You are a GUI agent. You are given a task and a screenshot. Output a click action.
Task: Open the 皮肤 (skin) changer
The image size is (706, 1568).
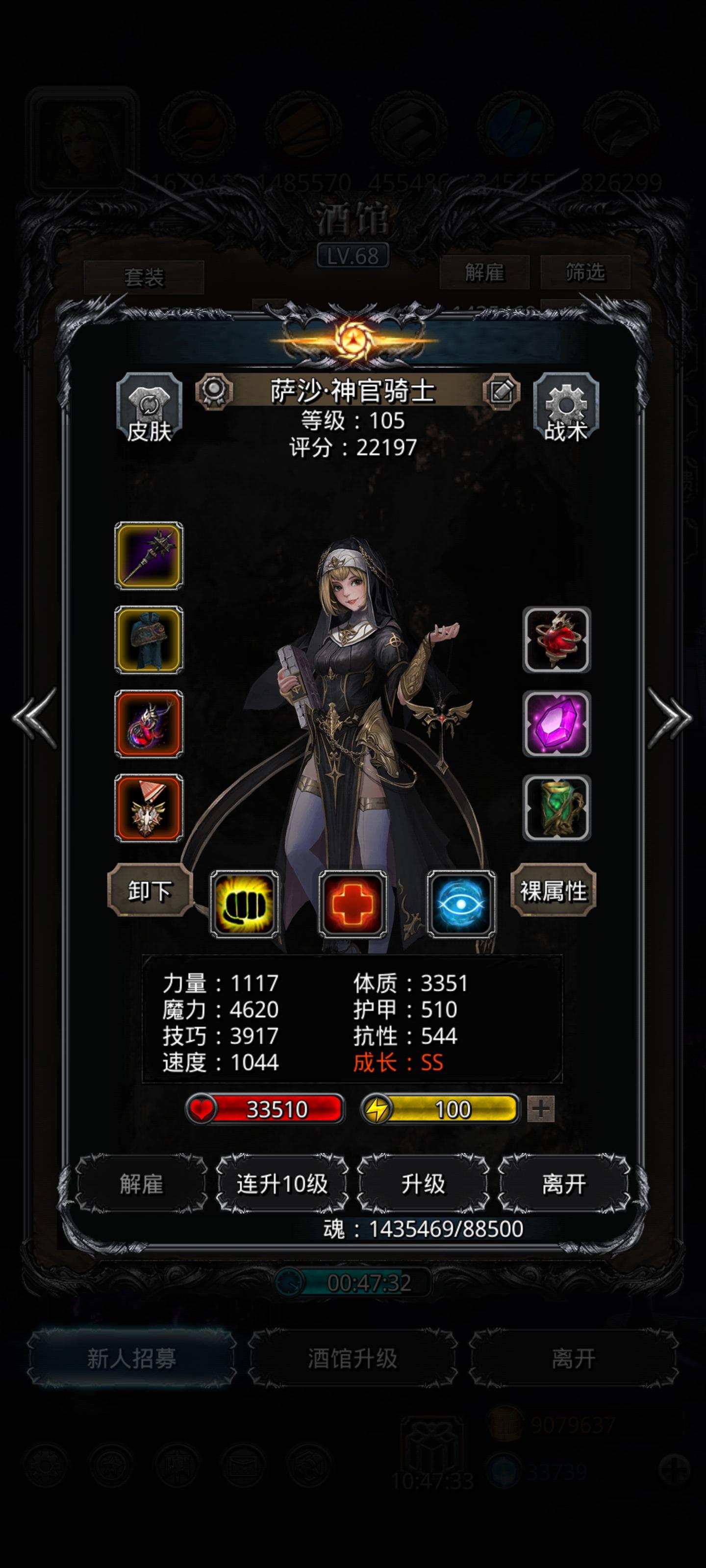click(148, 408)
